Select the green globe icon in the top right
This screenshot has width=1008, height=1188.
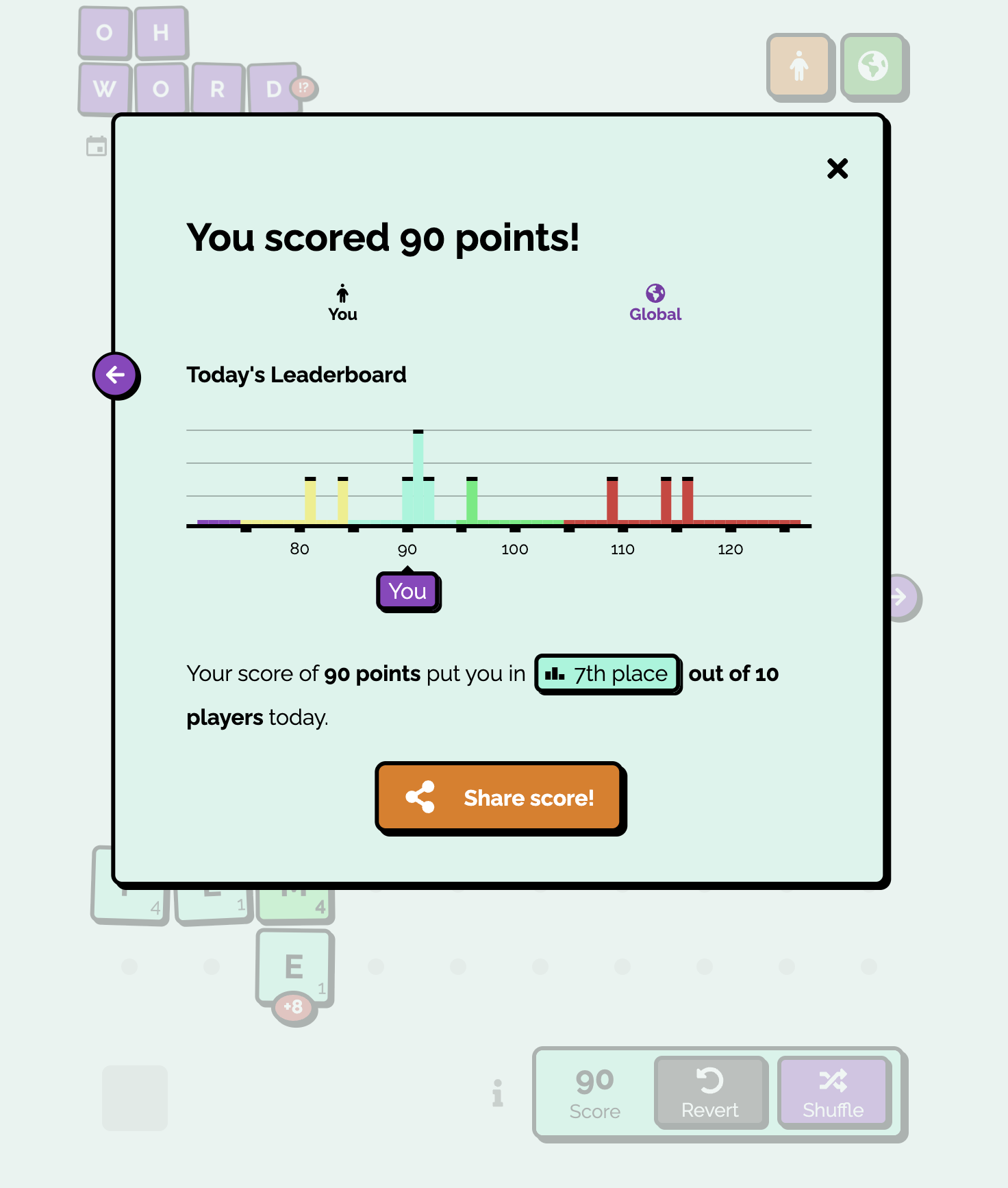tap(874, 66)
